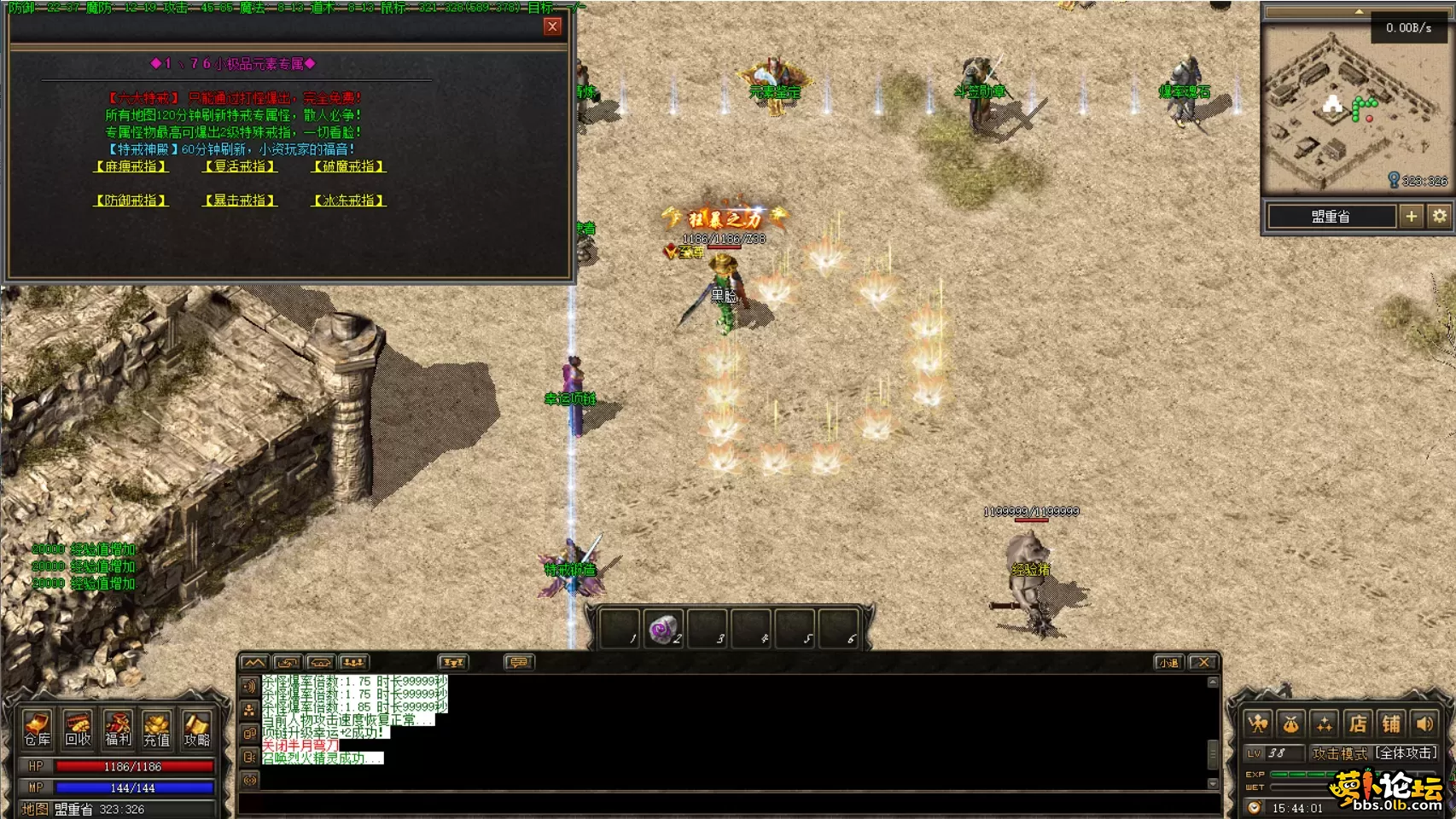Open the 防御戒指 link
Viewport: 1456px width, 819px height.
click(131, 200)
